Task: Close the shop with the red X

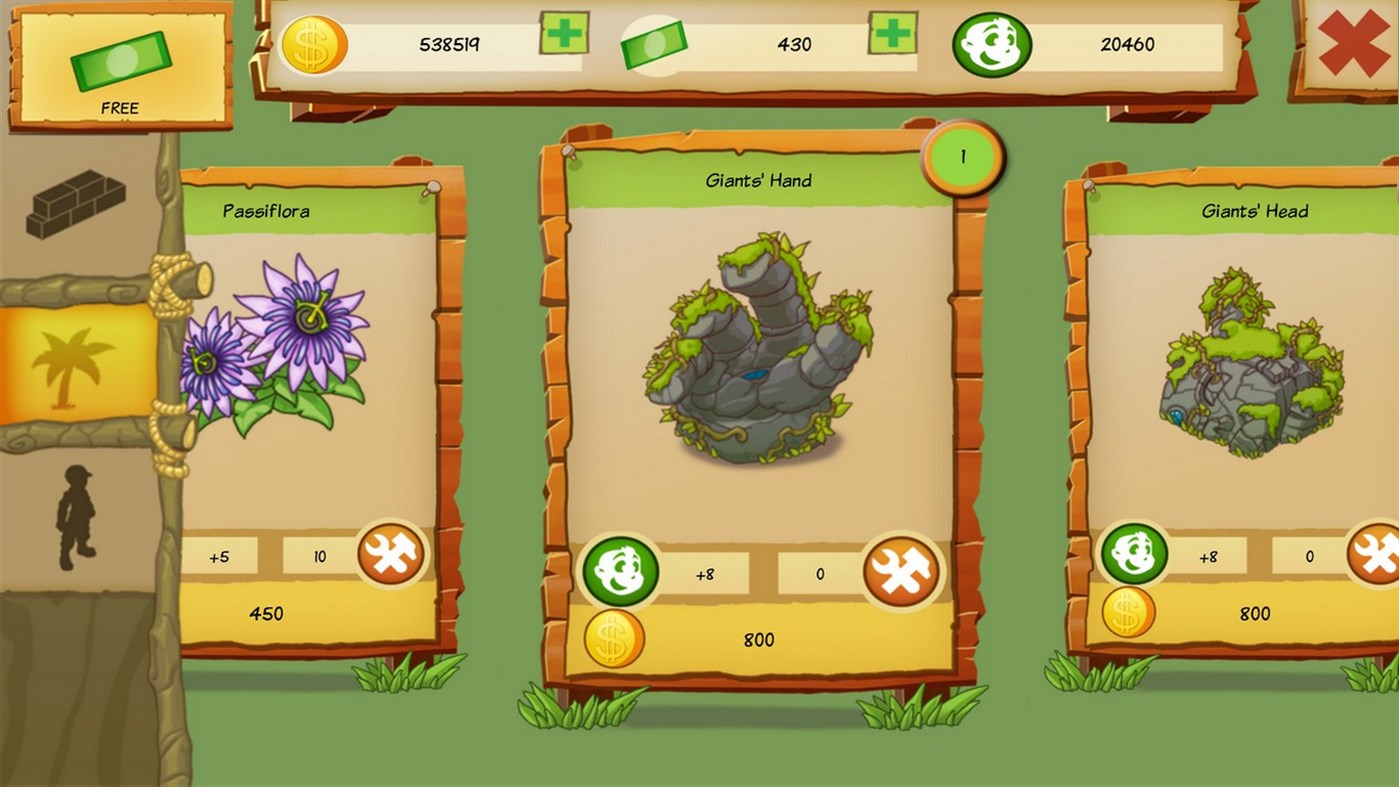Action: (x=1354, y=45)
